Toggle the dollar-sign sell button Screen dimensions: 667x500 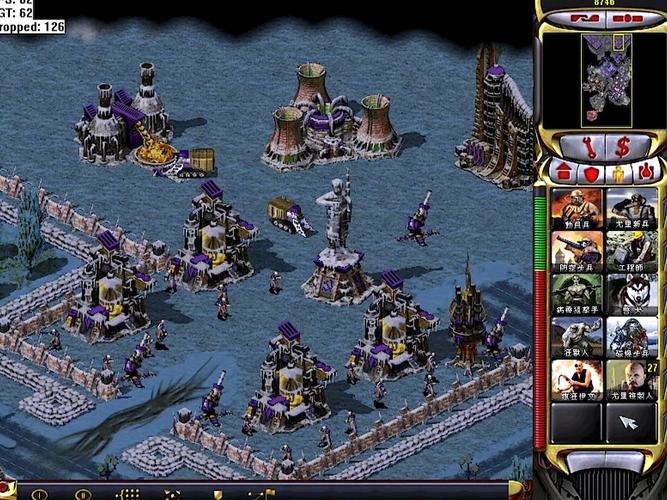coord(622,146)
